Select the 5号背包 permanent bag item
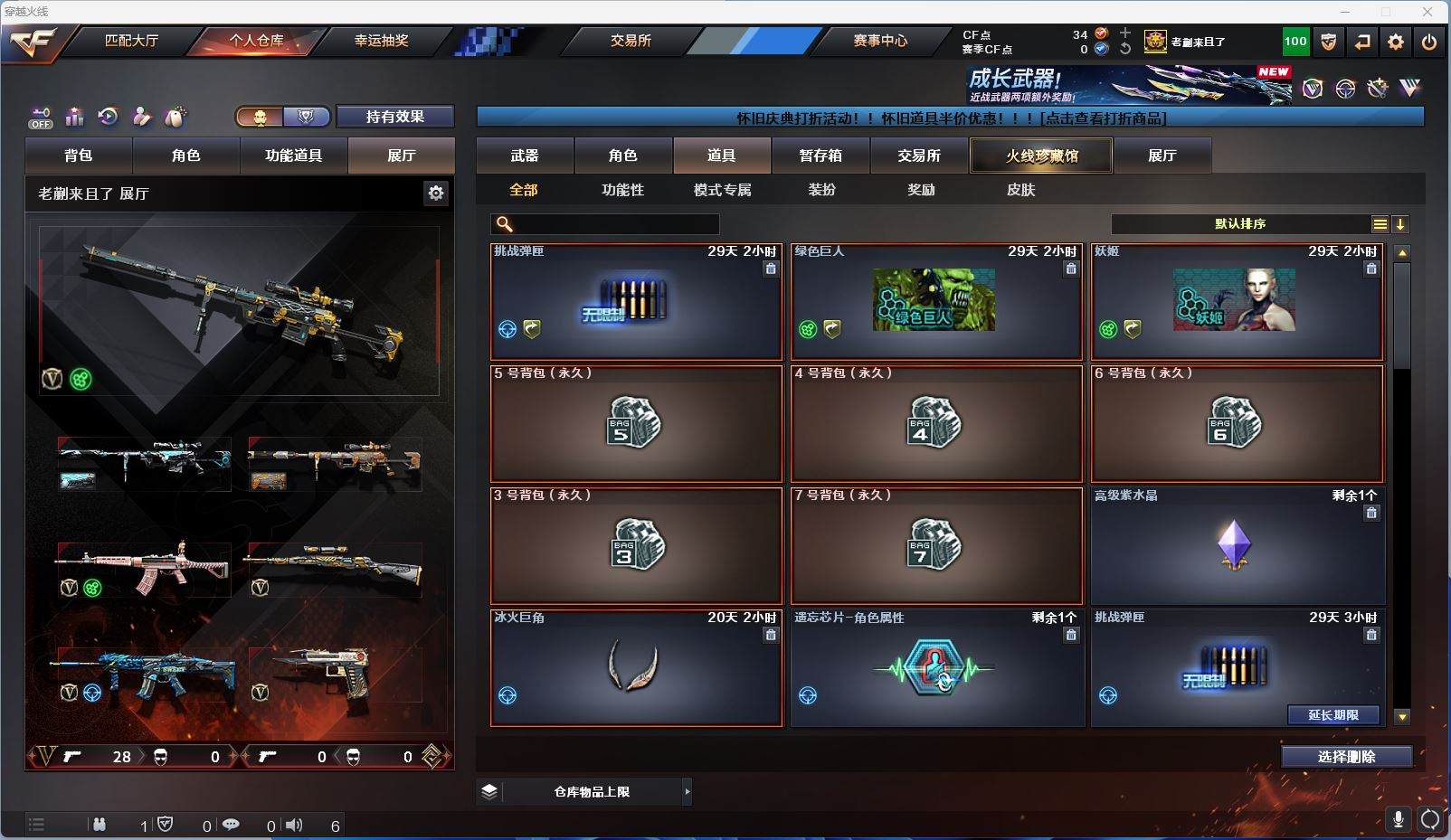 [x=636, y=423]
